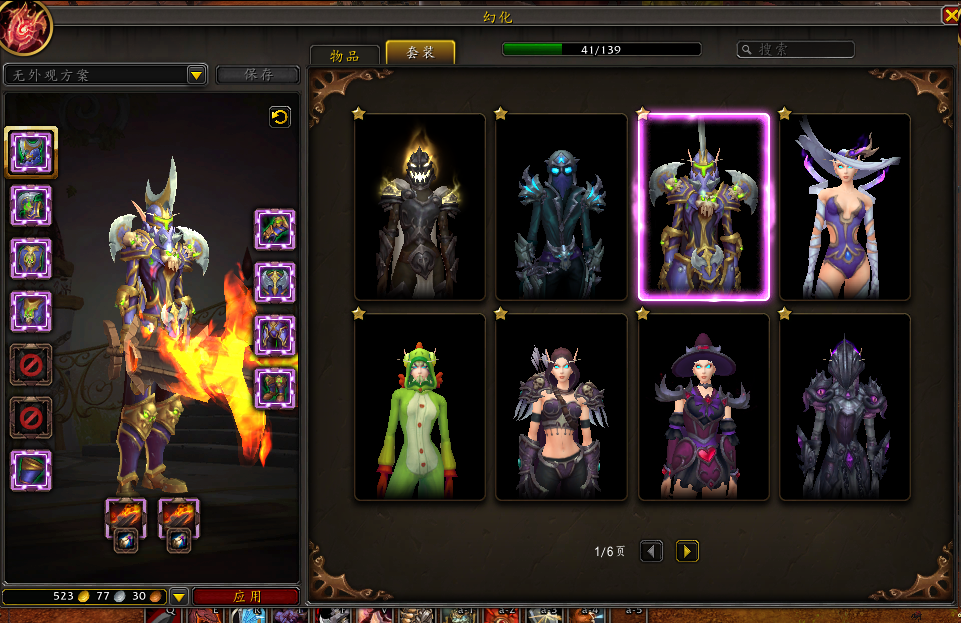
Task: Choose the dark spiked purple armor set
Action: point(845,407)
